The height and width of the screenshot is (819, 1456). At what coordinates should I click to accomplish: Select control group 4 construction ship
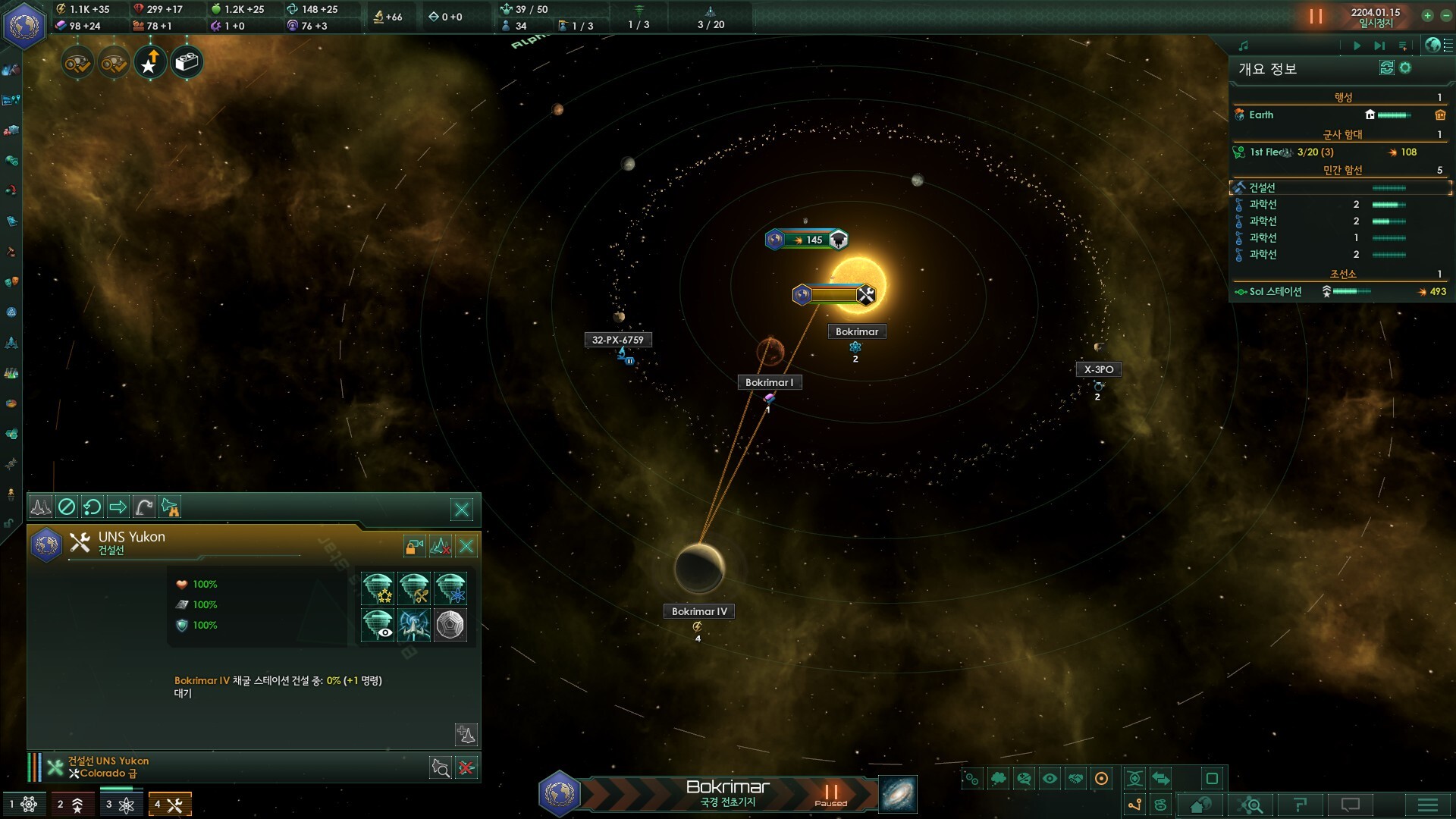169,805
